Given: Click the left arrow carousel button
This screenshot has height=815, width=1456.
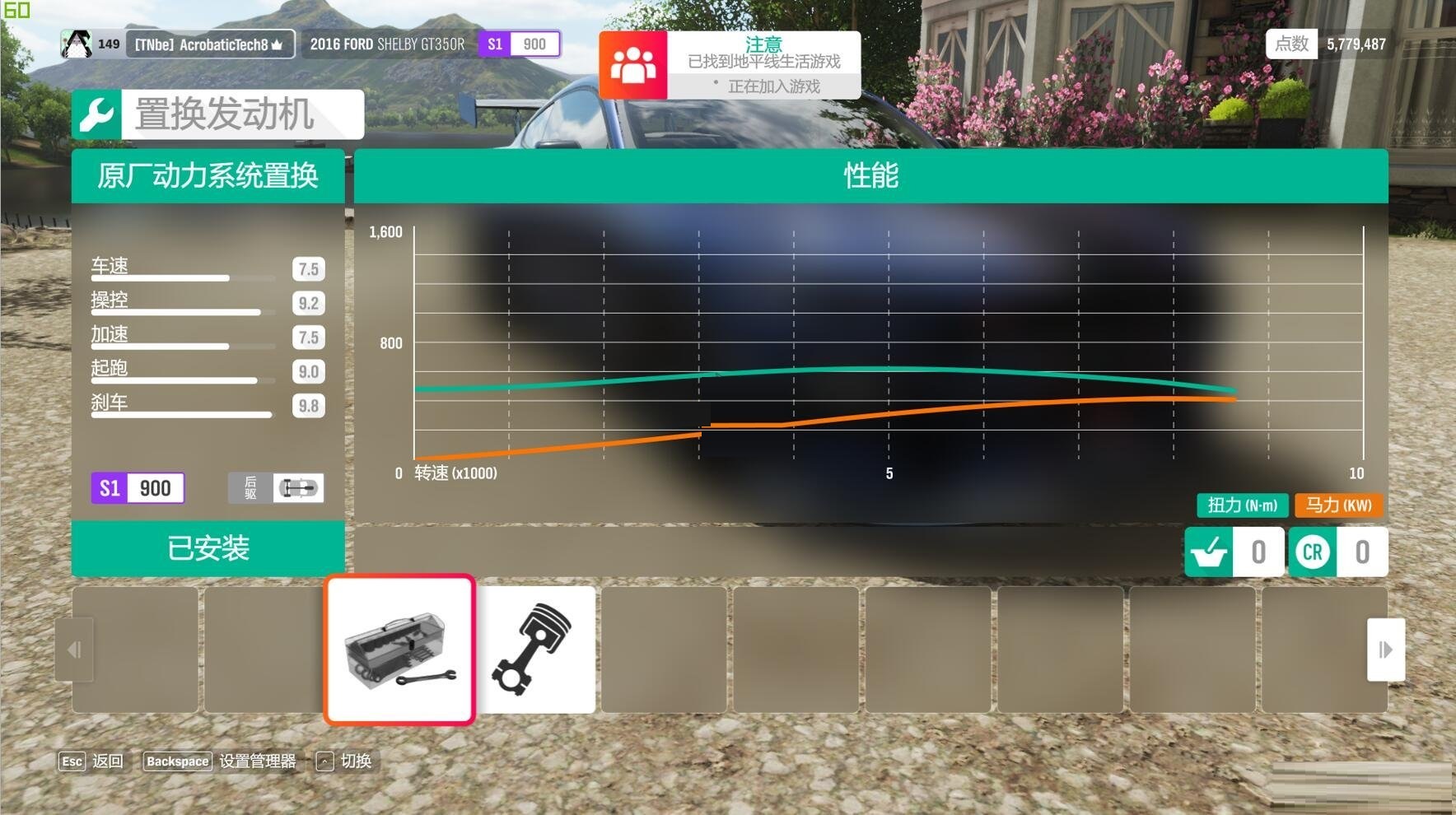Looking at the screenshot, I should click(74, 650).
